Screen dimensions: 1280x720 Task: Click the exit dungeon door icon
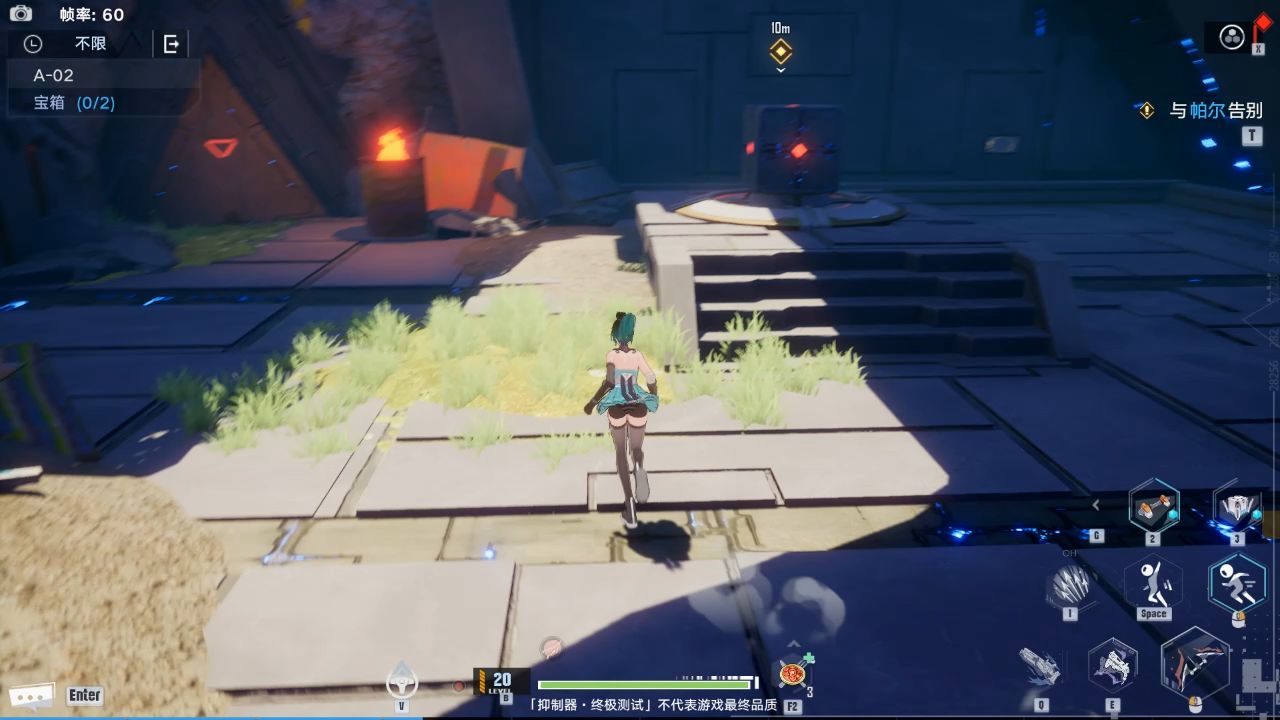171,43
